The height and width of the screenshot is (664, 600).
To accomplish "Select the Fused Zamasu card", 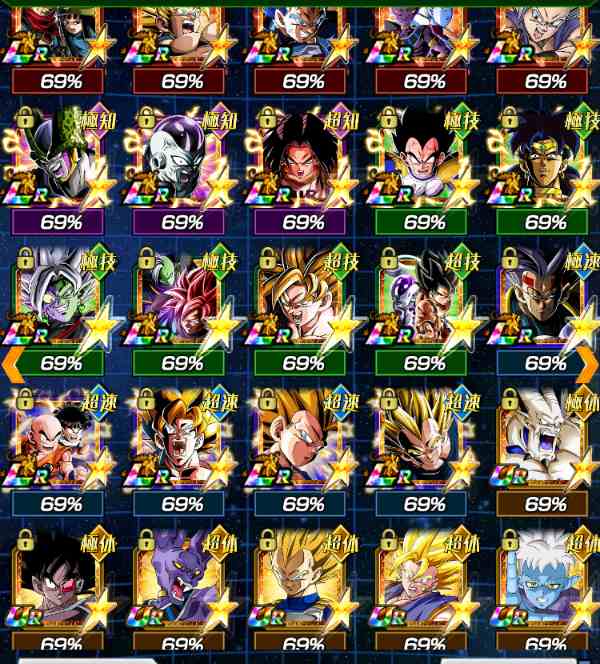I will (x=61, y=300).
